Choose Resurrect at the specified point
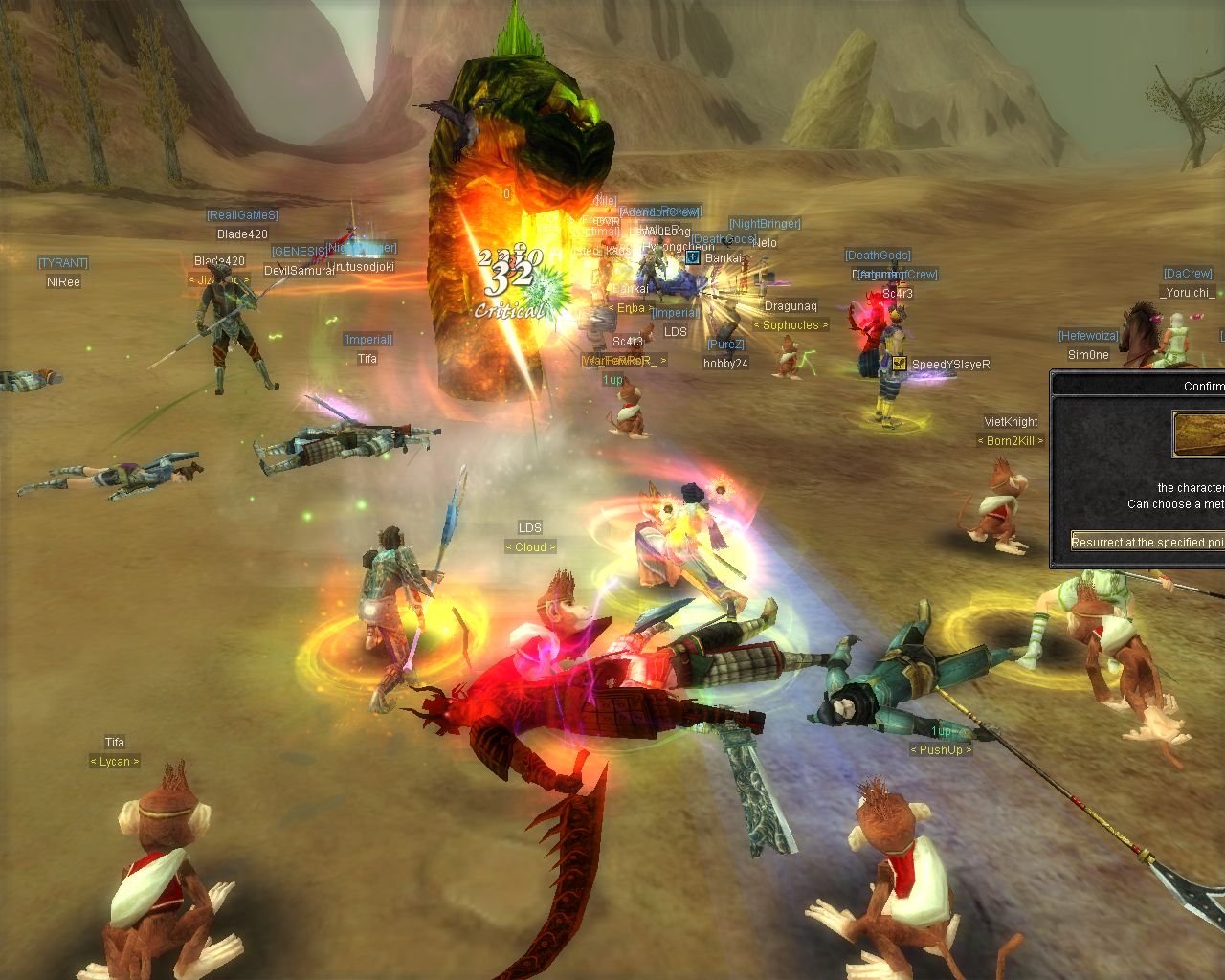This screenshot has width=1225, height=980. (1148, 542)
